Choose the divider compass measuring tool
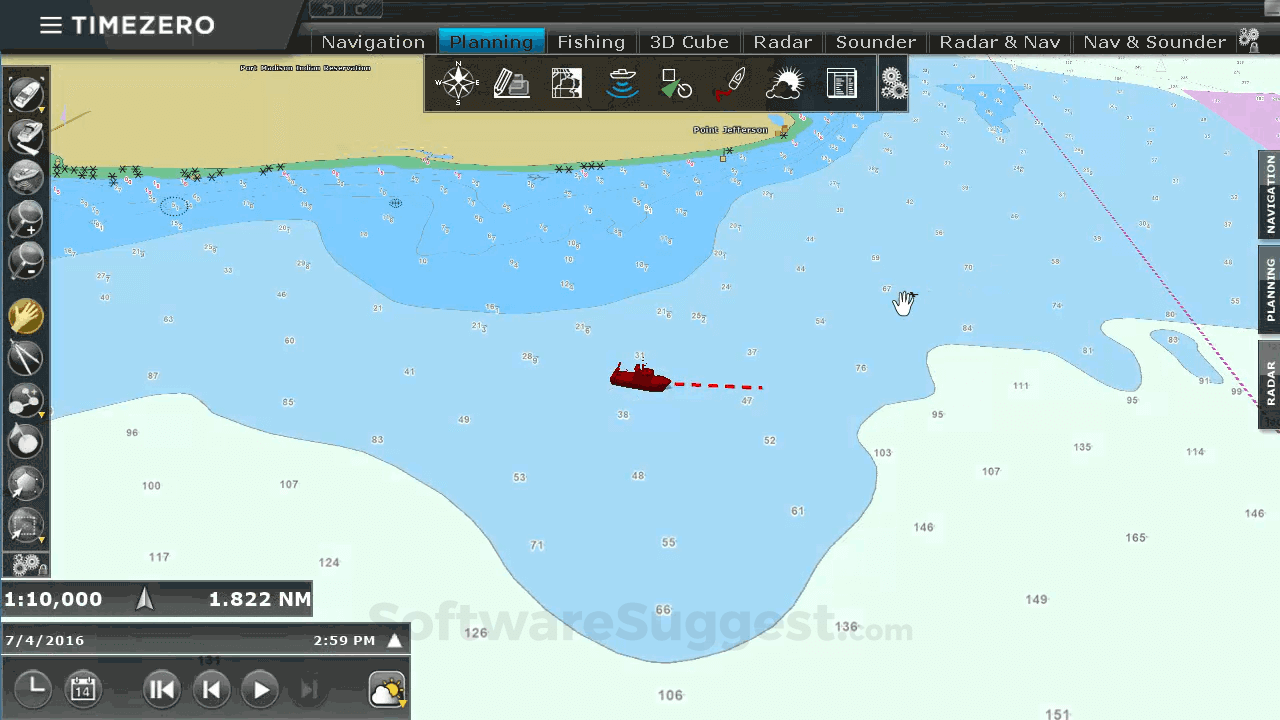This screenshot has width=1280, height=720. click(25, 358)
